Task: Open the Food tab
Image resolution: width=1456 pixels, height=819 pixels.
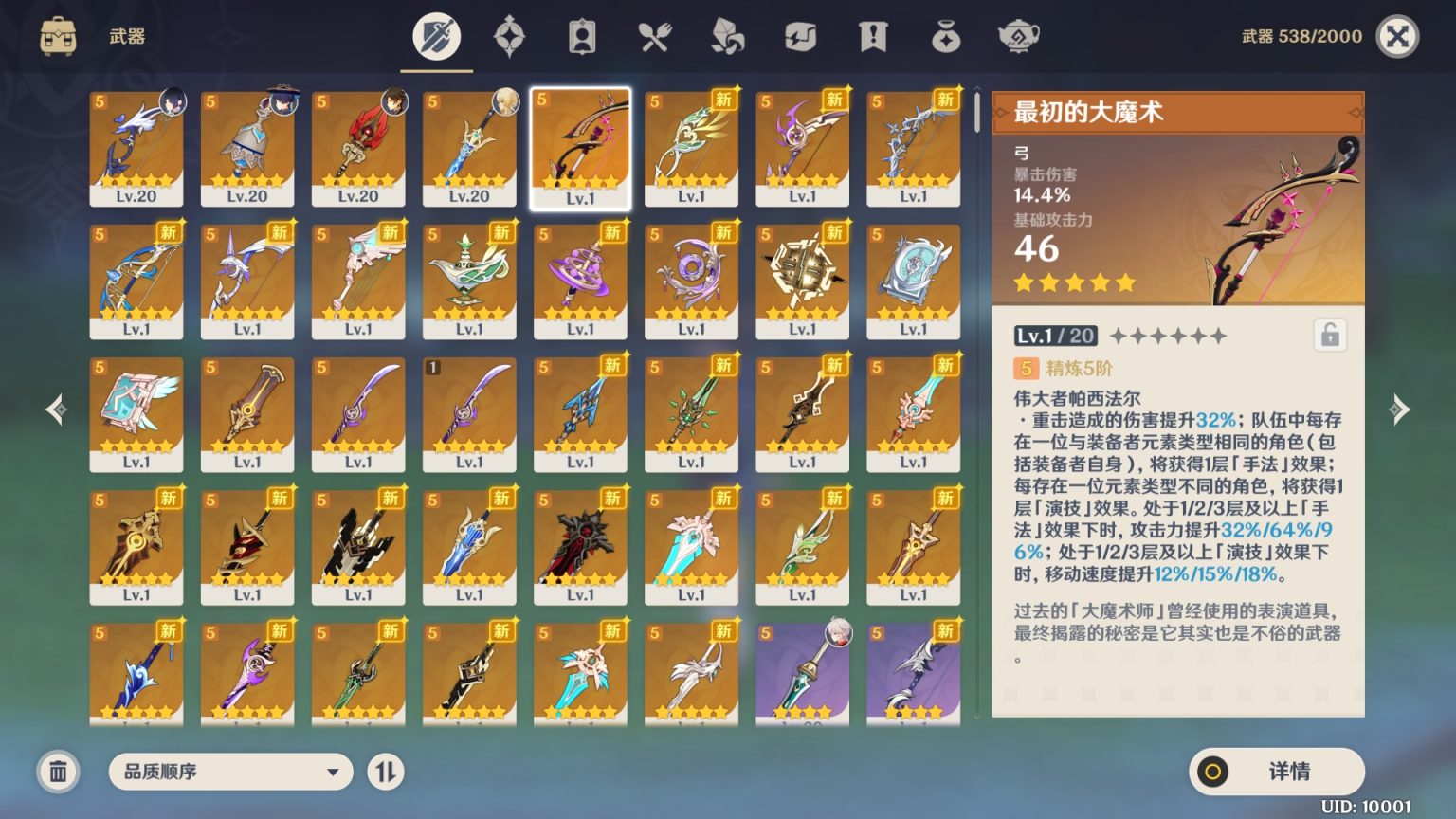Action: [655, 37]
